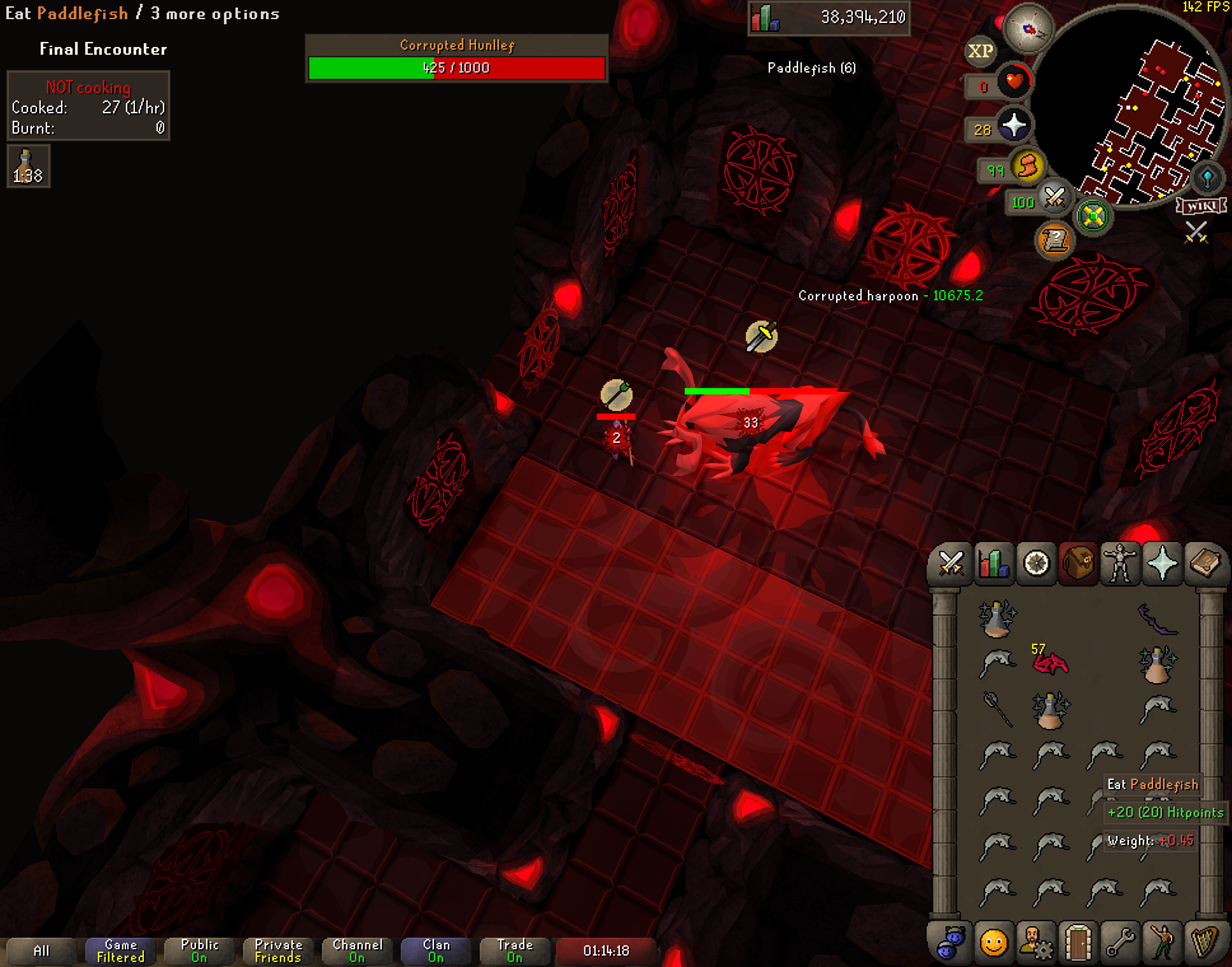Select the corrupted staff in inventory
1232x967 pixels.
click(997, 709)
